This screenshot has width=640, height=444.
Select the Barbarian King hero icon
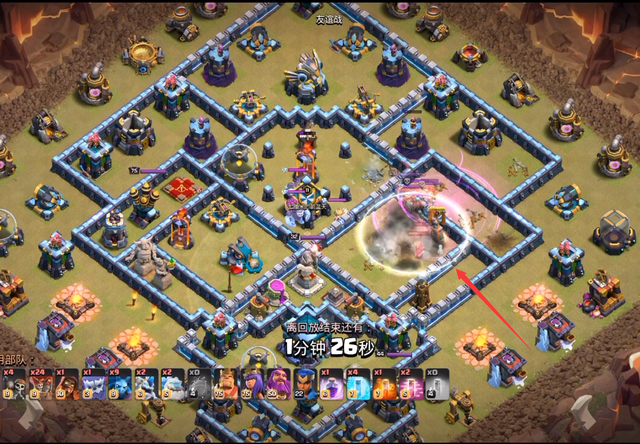223,384
